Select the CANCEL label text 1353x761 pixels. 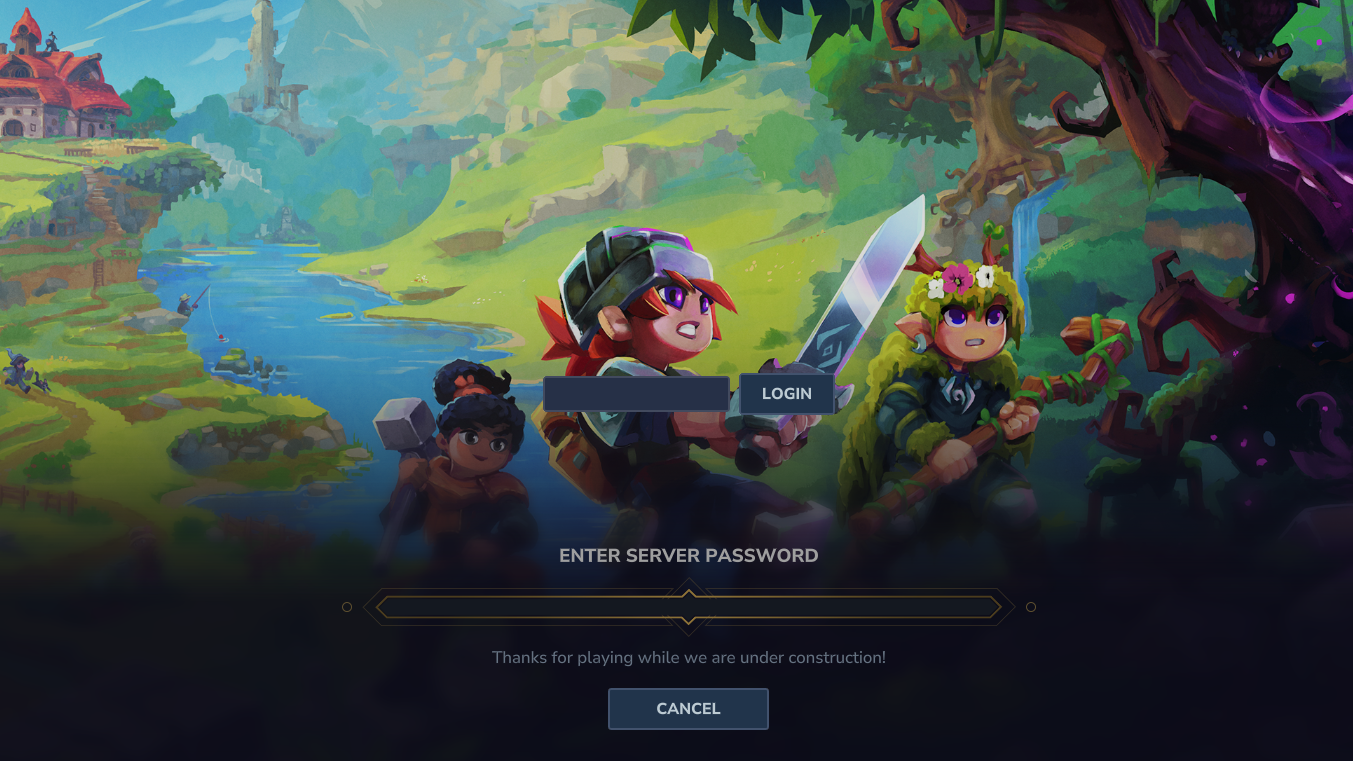click(688, 708)
